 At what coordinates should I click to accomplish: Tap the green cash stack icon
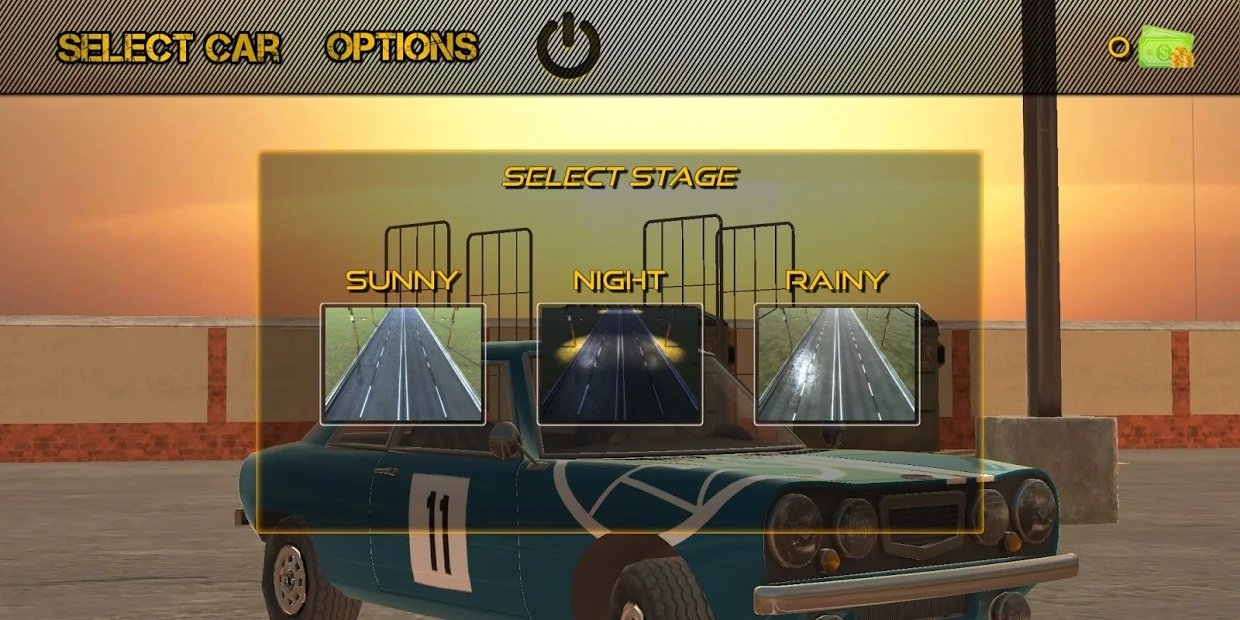click(x=1167, y=47)
